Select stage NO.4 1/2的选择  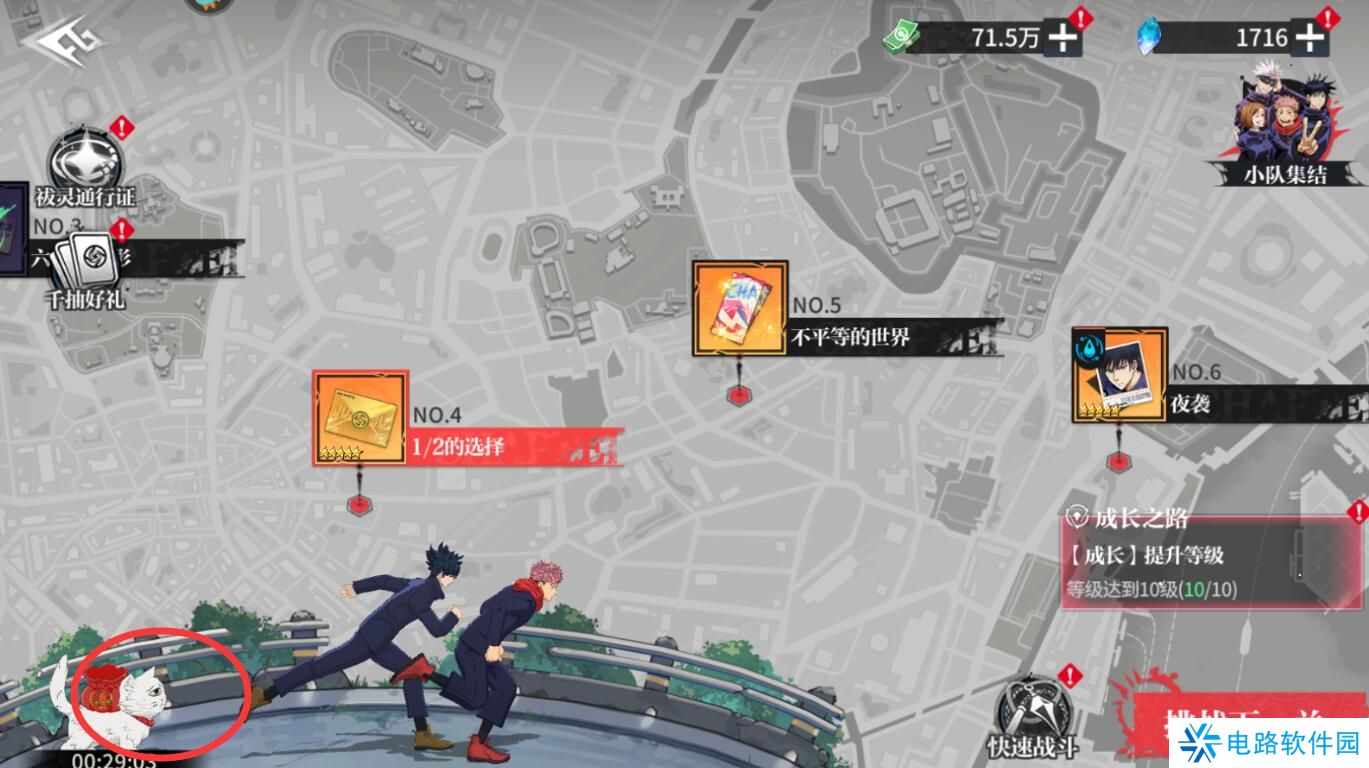[x=361, y=418]
